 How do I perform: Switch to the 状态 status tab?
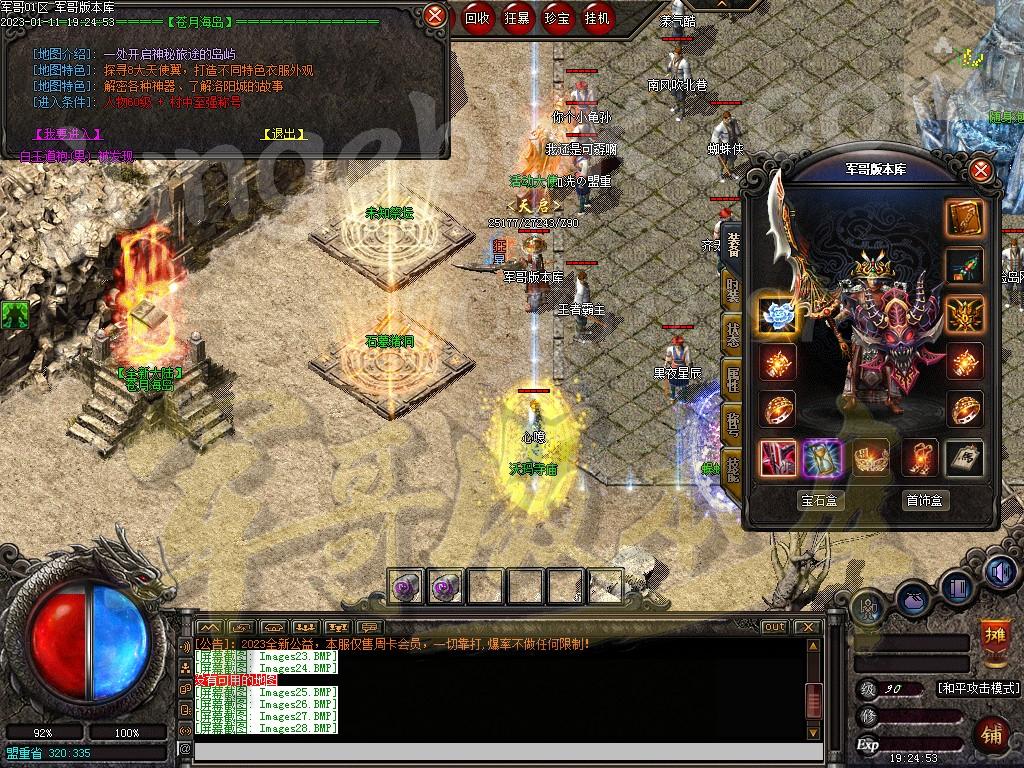(x=733, y=336)
